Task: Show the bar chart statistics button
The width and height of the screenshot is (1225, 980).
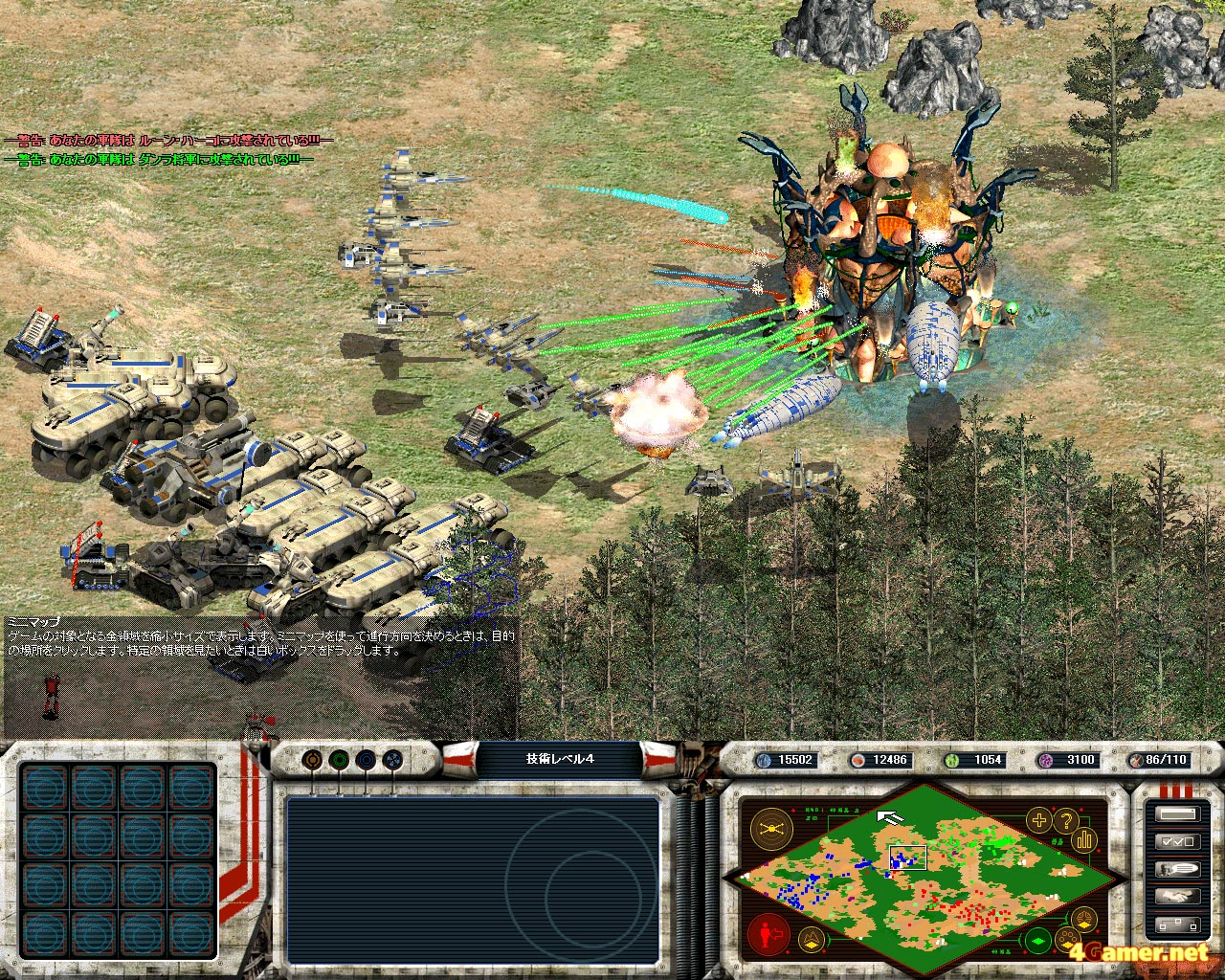Action: pos(1084,839)
